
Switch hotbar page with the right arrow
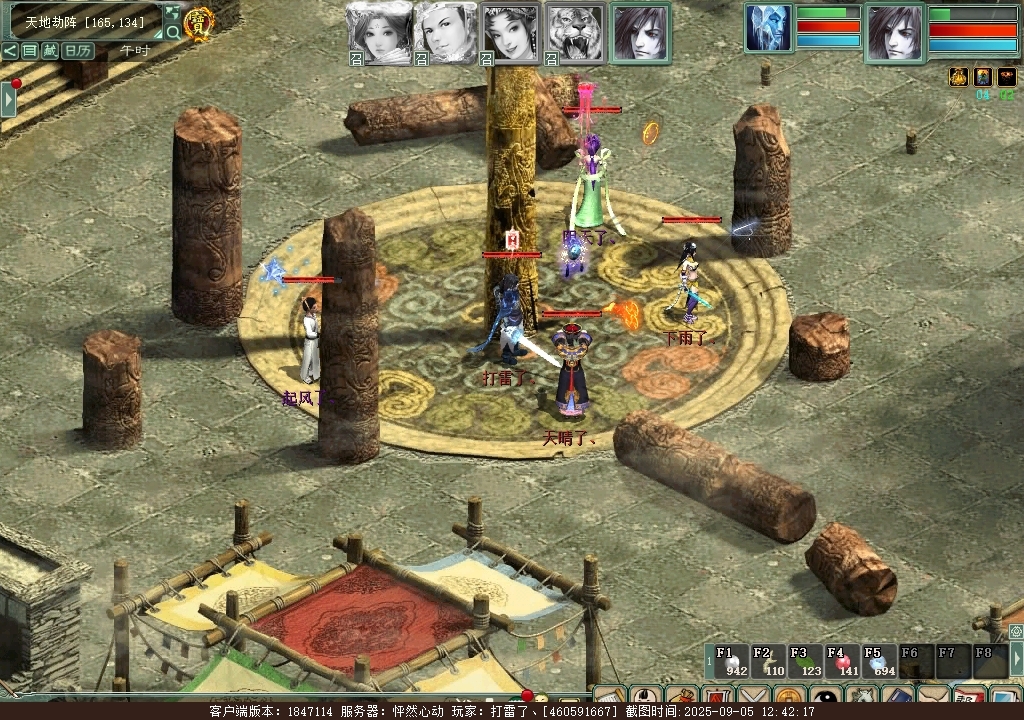(1017, 658)
